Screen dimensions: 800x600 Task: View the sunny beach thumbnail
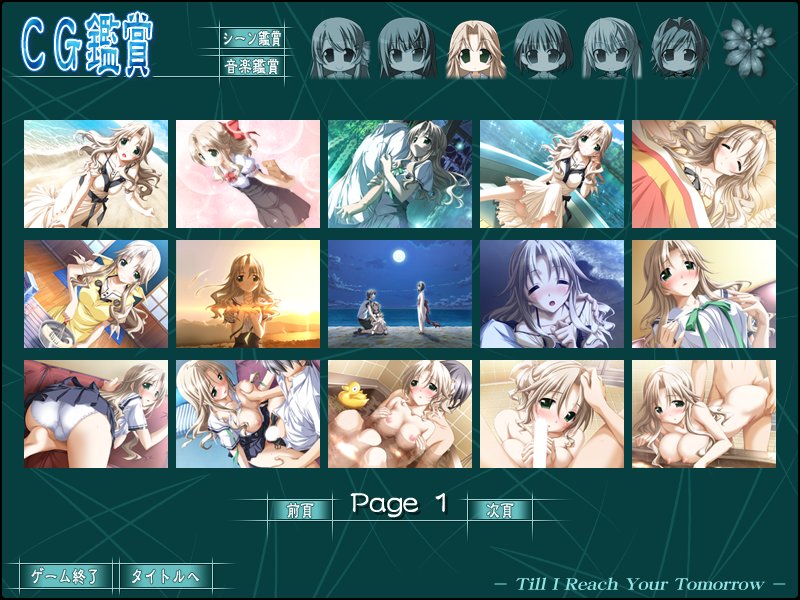click(x=96, y=174)
